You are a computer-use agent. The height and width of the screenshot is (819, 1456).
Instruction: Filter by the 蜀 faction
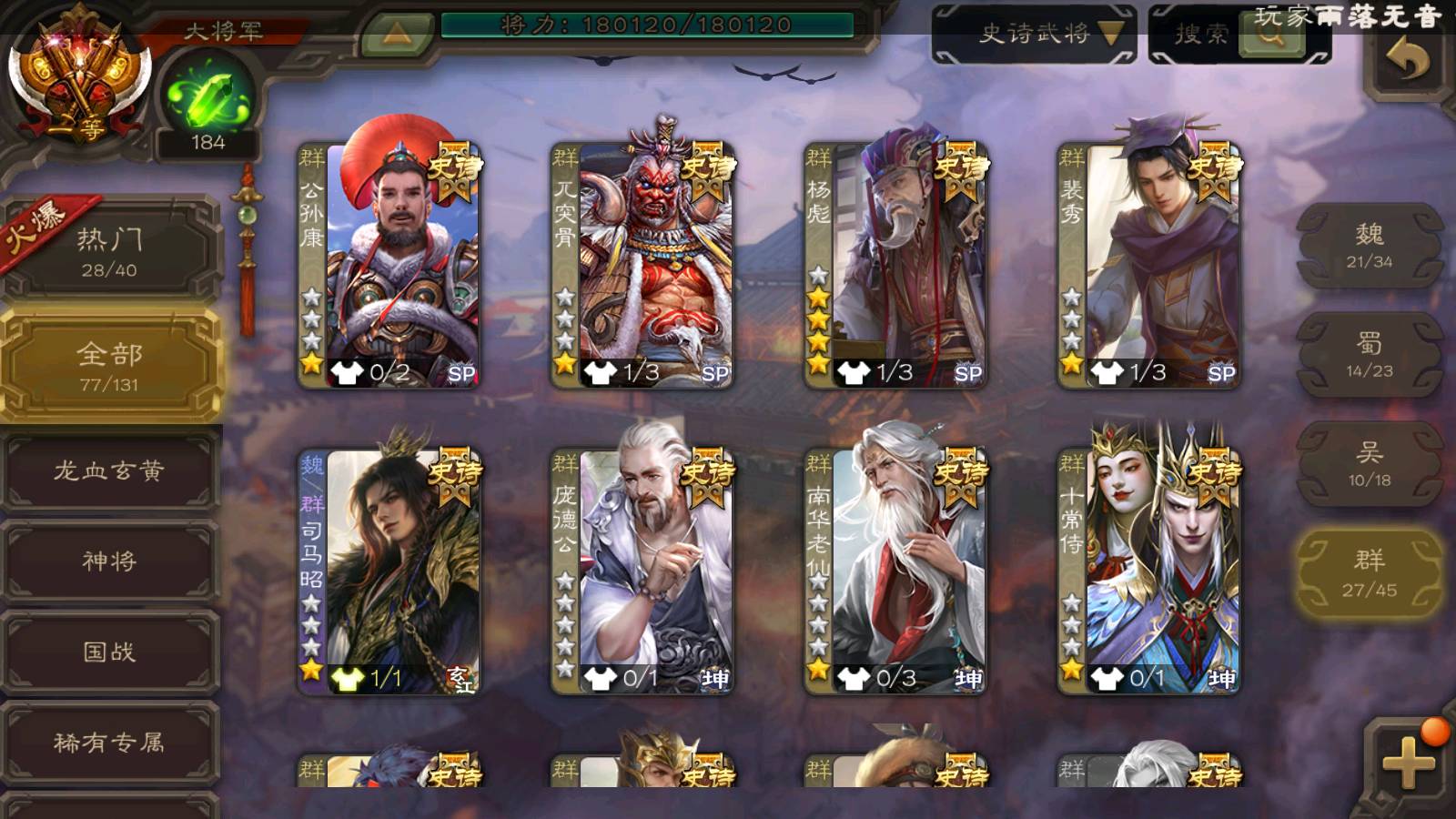tap(1369, 355)
